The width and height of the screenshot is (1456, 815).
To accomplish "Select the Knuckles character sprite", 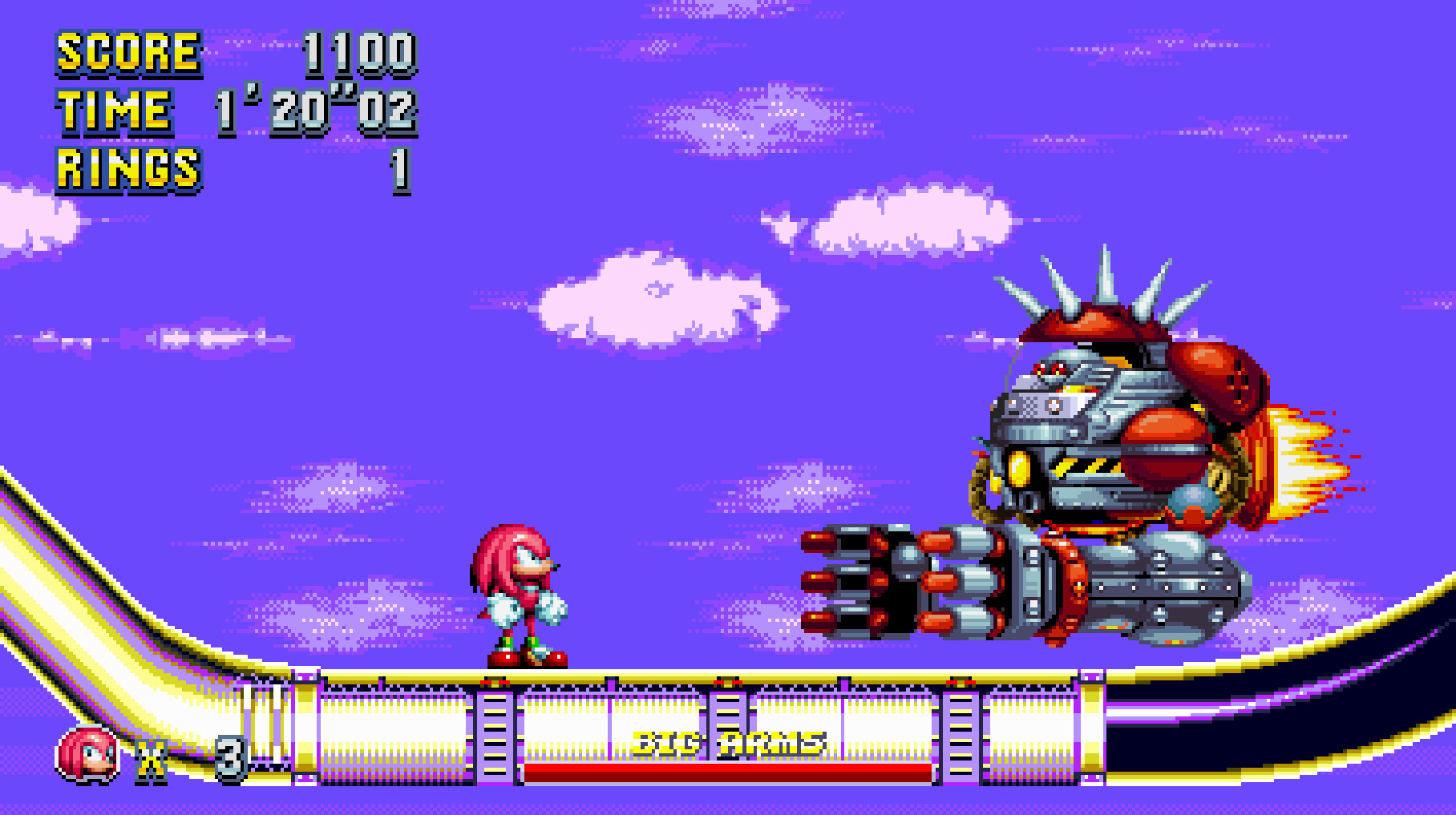I will point(521,593).
